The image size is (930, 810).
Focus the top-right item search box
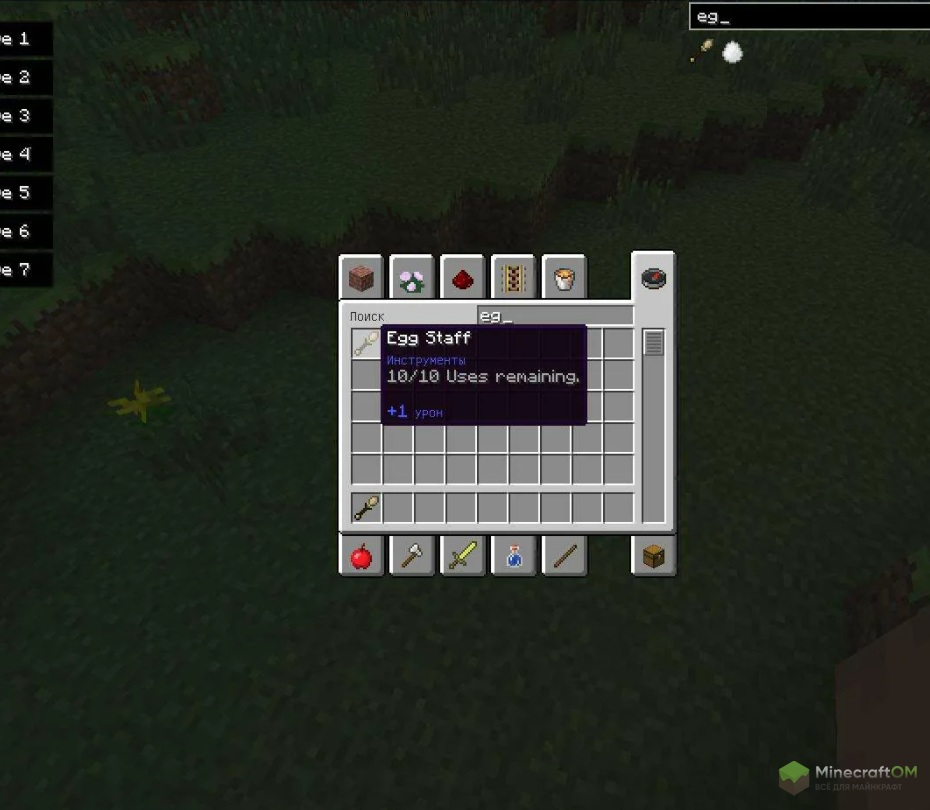point(808,17)
